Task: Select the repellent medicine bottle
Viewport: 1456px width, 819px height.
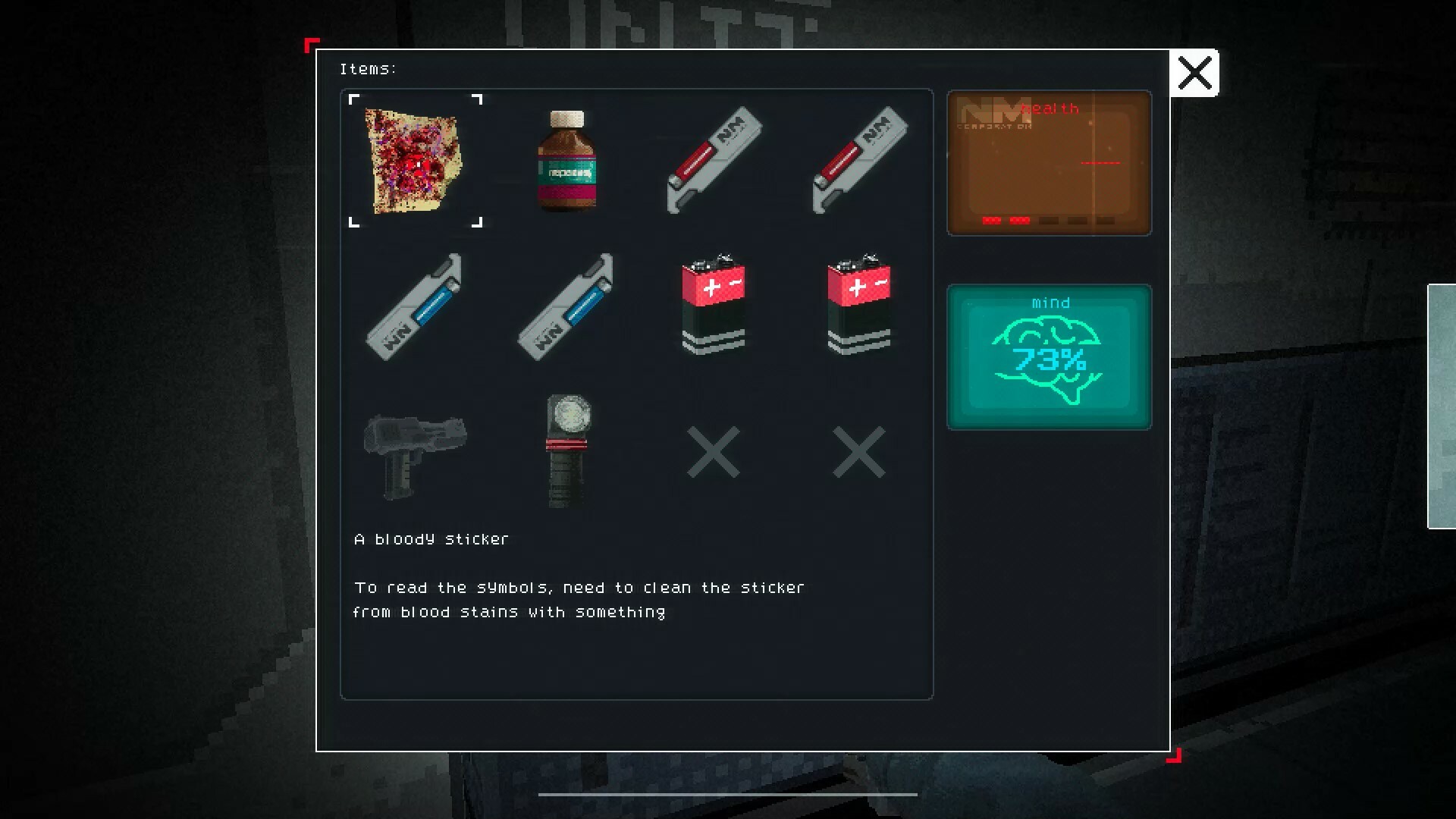Action: pyautogui.click(x=566, y=162)
